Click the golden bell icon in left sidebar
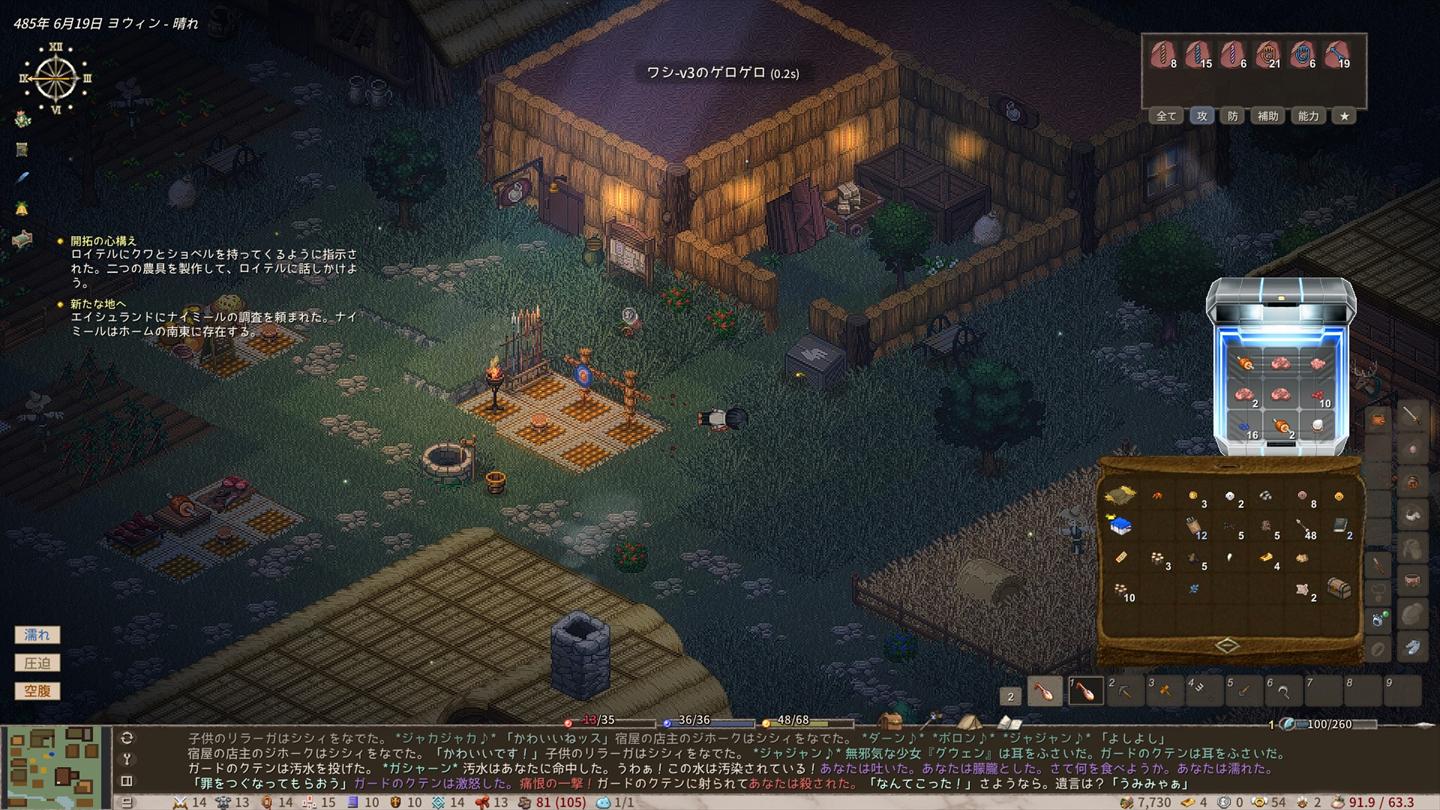1440x810 pixels. click(x=22, y=209)
